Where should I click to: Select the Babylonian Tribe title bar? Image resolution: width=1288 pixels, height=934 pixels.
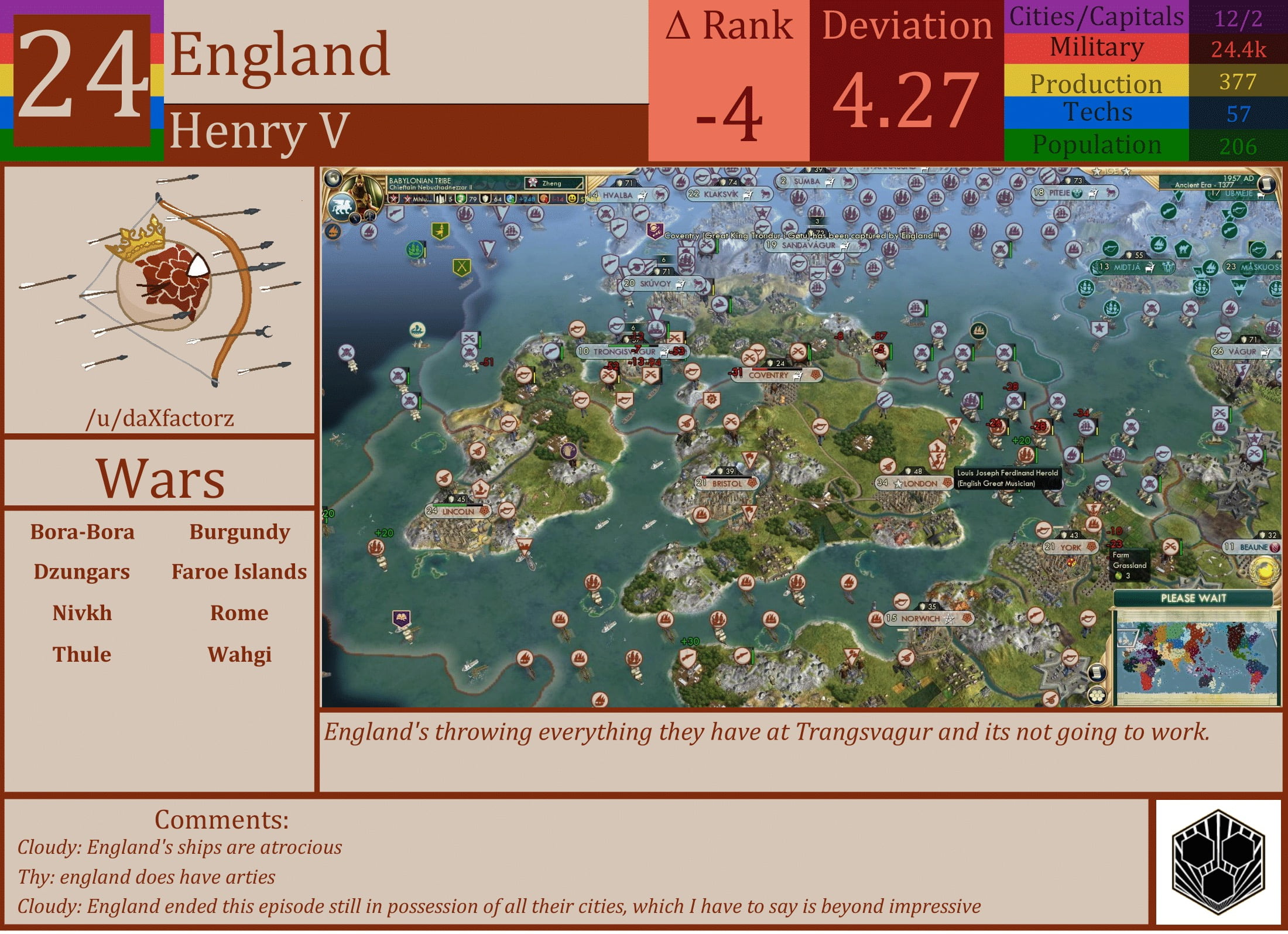pyautogui.click(x=419, y=180)
